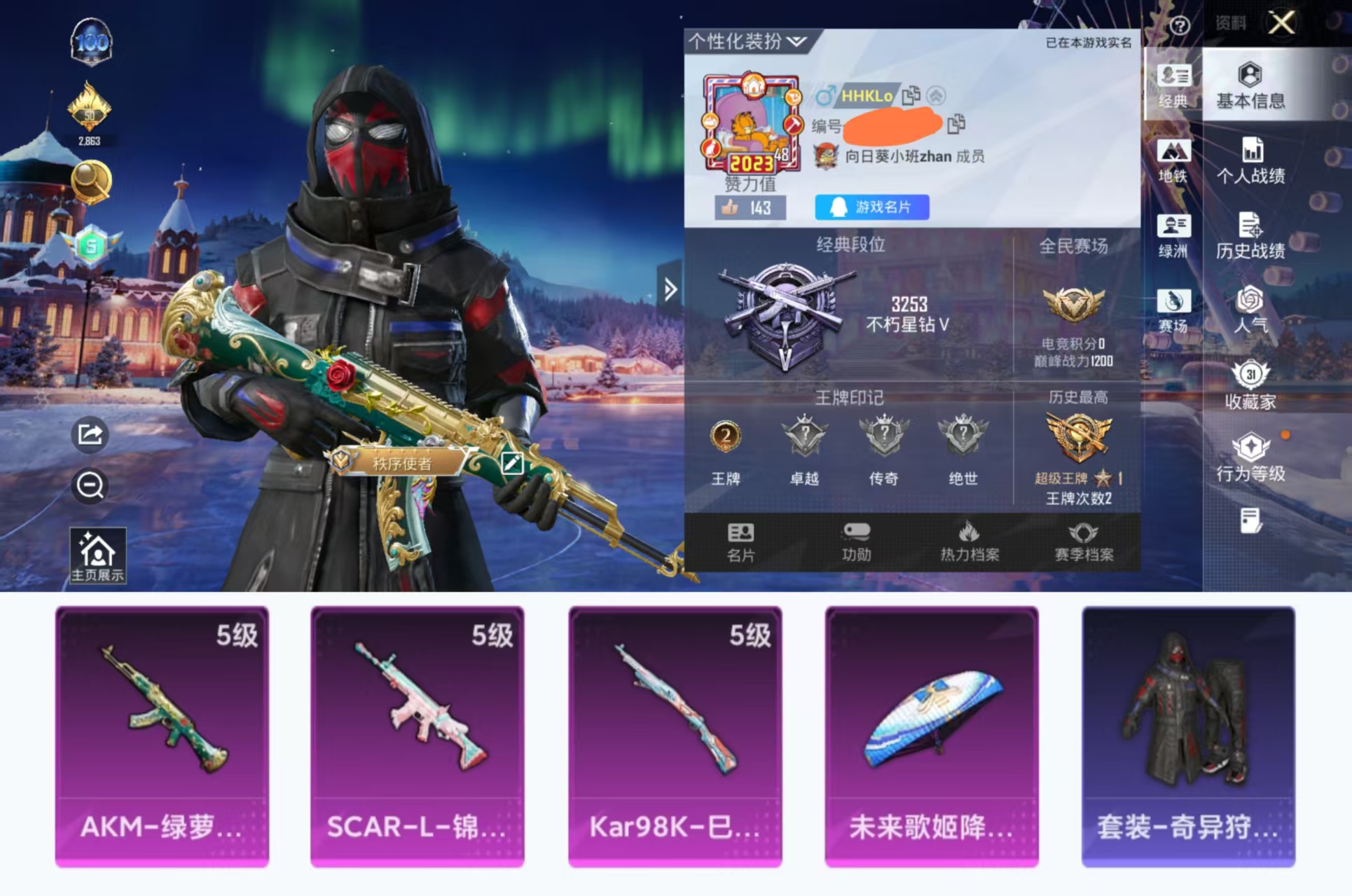The height and width of the screenshot is (896, 1352).
Task: Tap the 游戏名片 button
Action: pos(871,208)
